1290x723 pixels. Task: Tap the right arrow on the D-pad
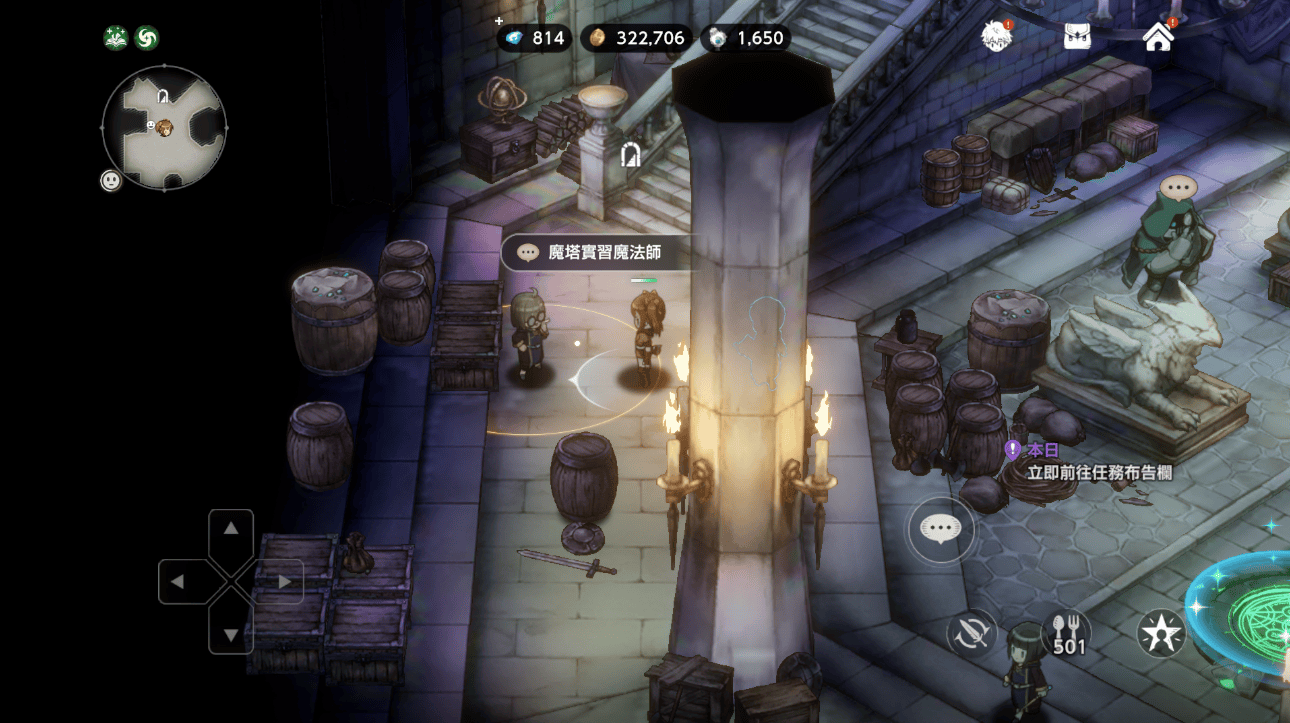[x=284, y=581]
